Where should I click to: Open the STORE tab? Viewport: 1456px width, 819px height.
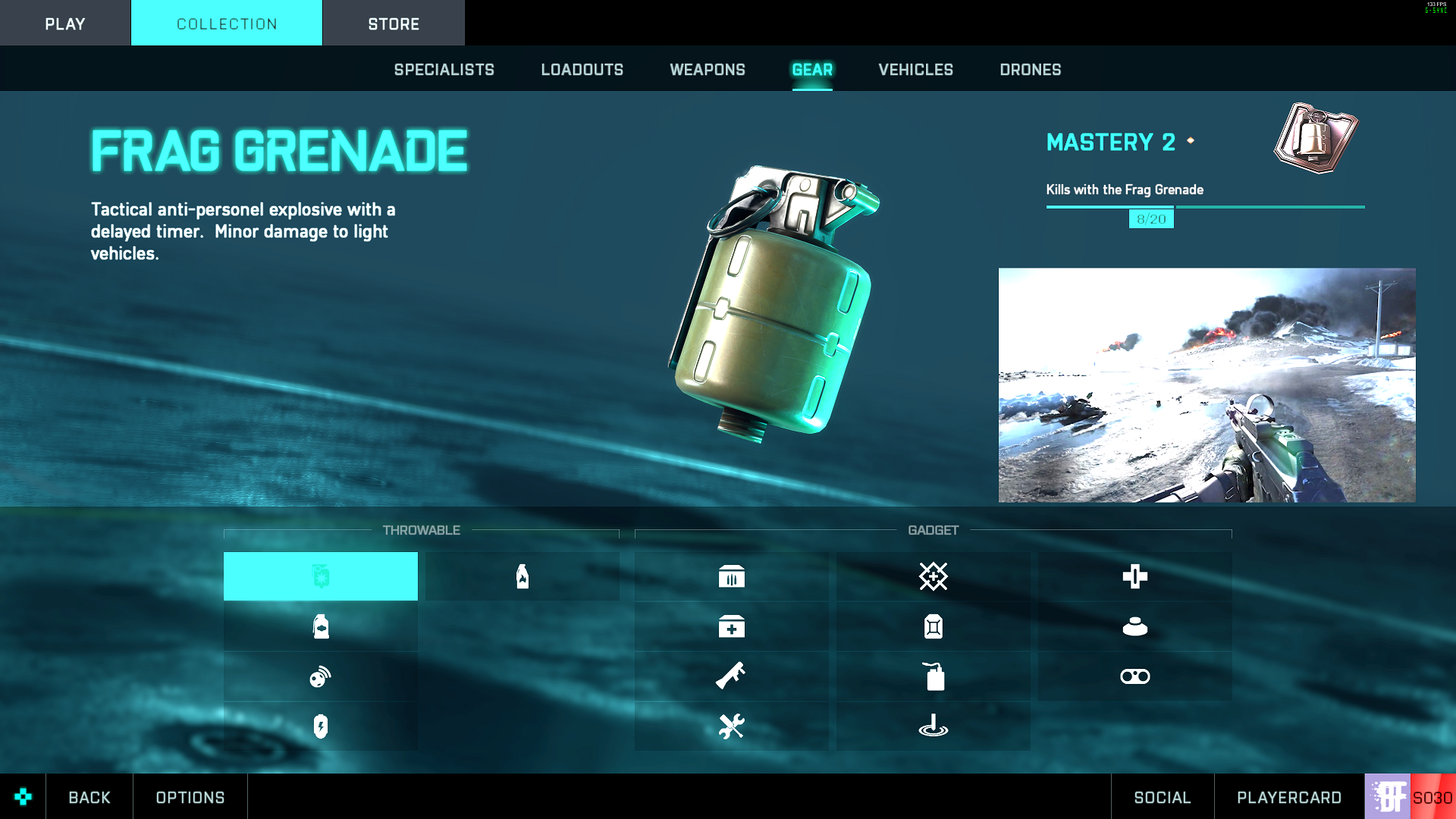(x=394, y=24)
